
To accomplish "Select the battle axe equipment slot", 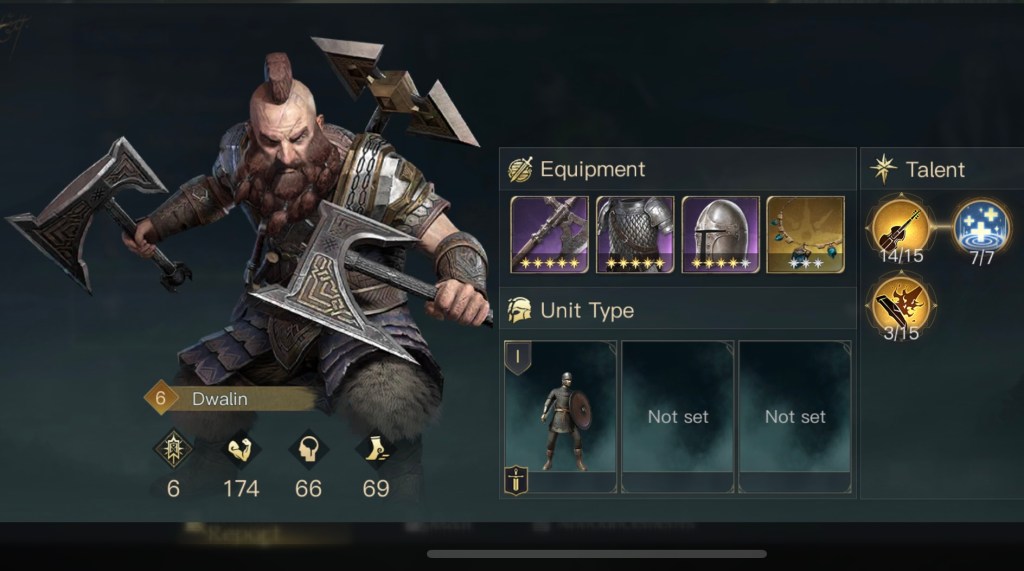I will click(549, 234).
